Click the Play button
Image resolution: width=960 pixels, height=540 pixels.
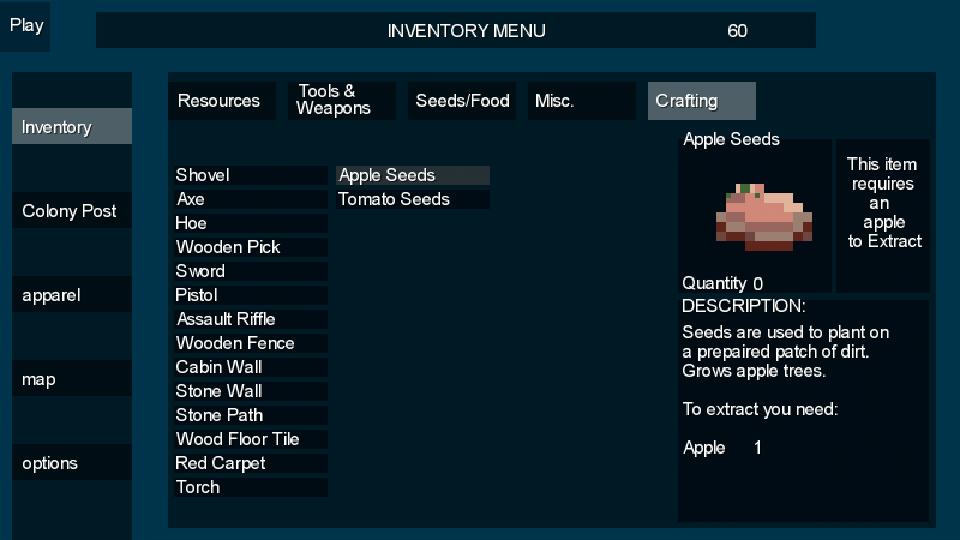pyautogui.click(x=26, y=26)
